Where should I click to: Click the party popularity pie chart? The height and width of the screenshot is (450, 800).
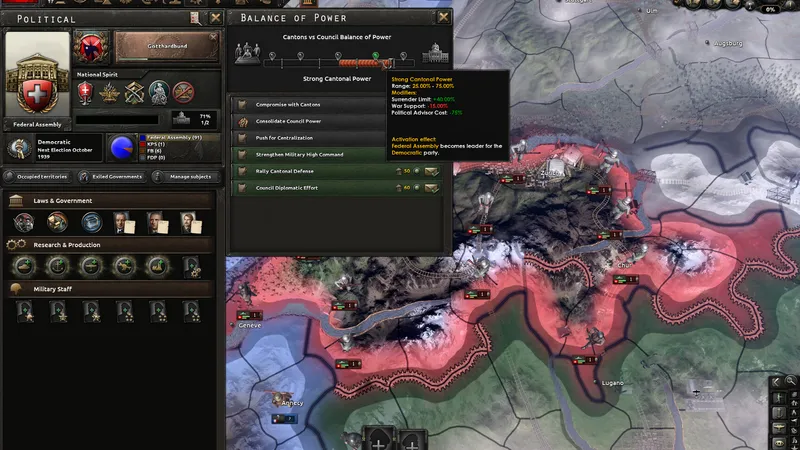[123, 148]
